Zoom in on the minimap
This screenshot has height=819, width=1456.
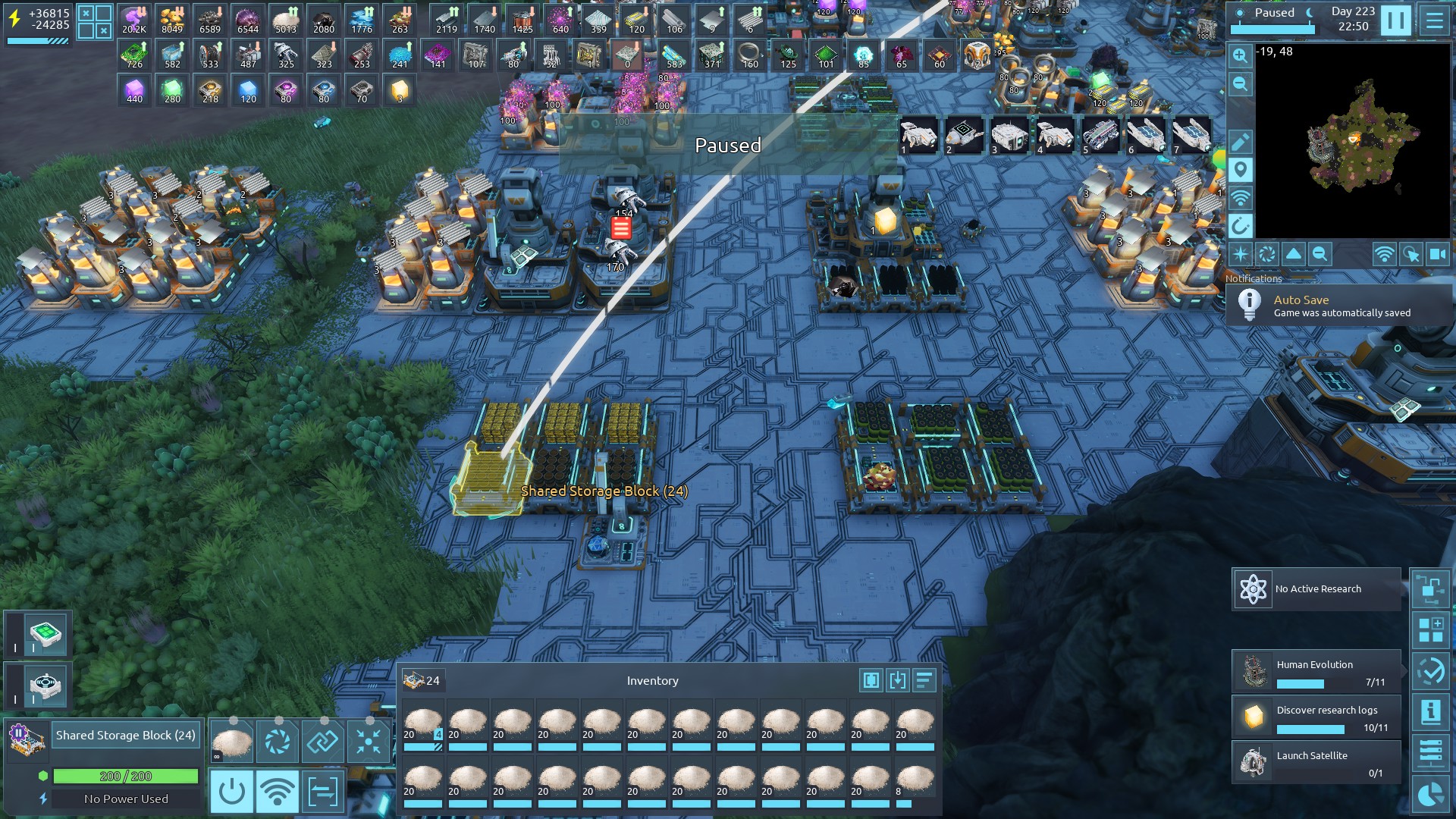pyautogui.click(x=1241, y=55)
